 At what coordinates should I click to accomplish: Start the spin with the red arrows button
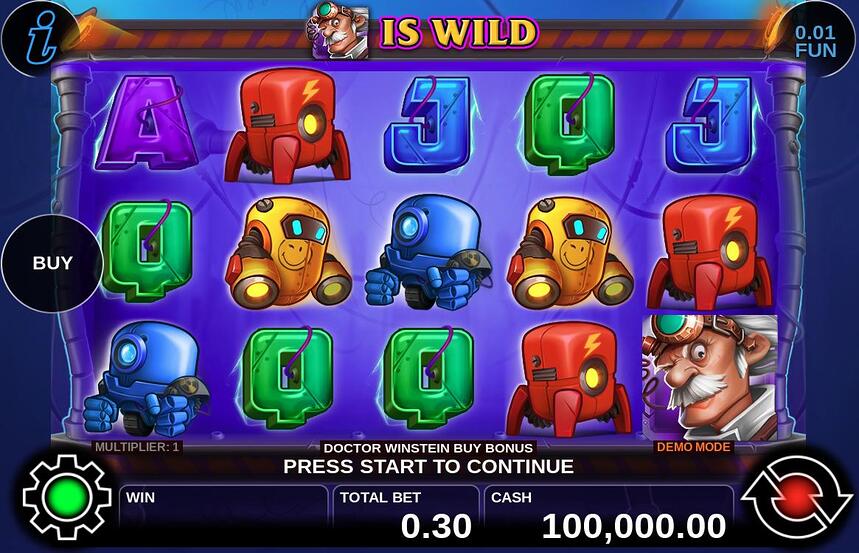(796, 497)
